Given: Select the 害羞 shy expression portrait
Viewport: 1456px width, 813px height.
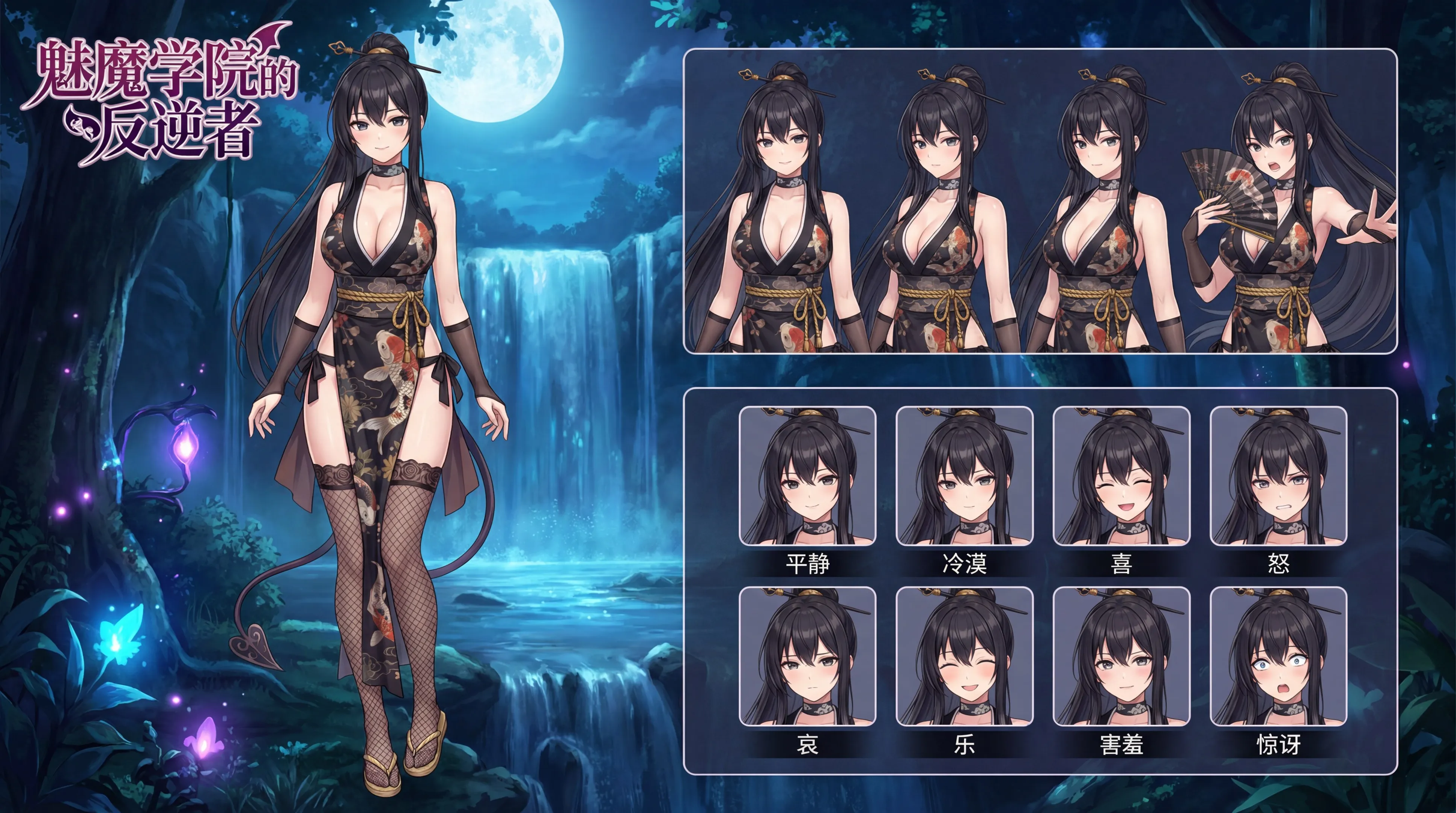Looking at the screenshot, I should [1122, 656].
